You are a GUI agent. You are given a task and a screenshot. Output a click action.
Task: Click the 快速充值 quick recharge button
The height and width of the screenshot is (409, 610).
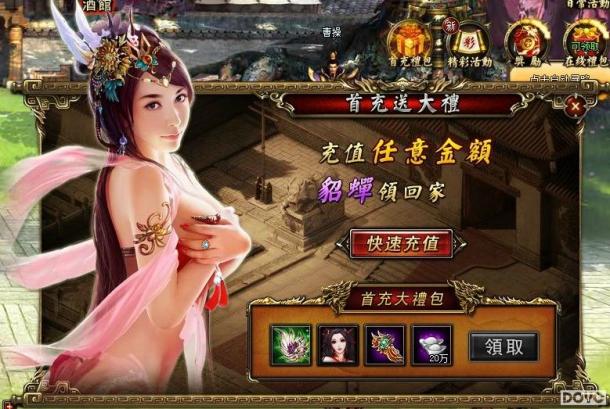click(401, 243)
